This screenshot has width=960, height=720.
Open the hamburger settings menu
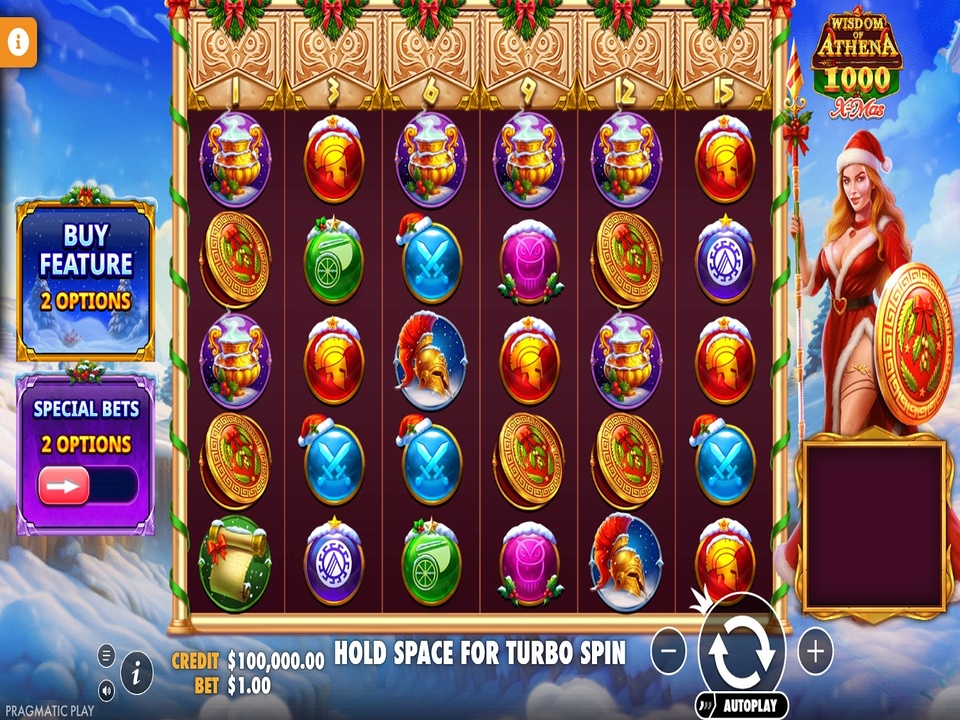click(x=107, y=656)
